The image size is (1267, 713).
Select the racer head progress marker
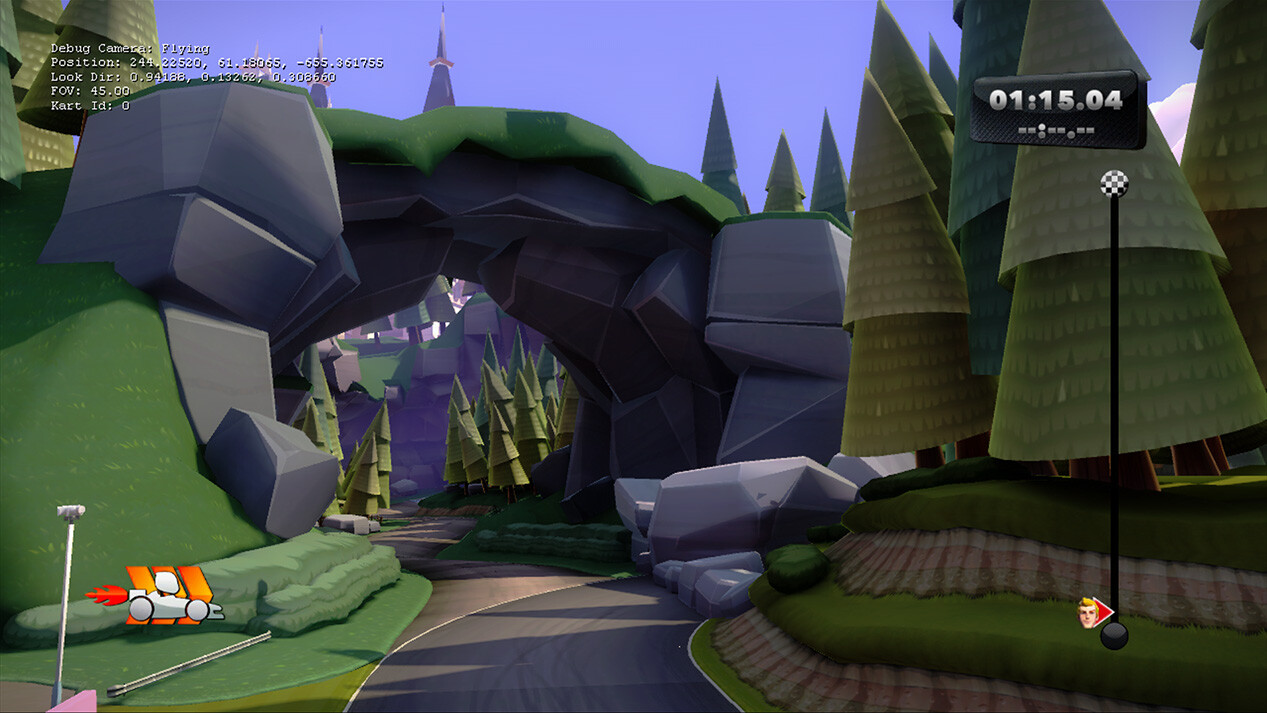[x=1090, y=610]
